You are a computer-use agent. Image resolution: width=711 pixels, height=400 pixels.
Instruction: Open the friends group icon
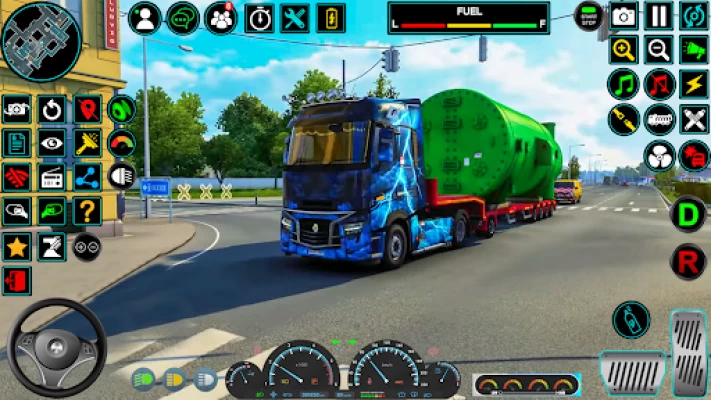point(220,17)
